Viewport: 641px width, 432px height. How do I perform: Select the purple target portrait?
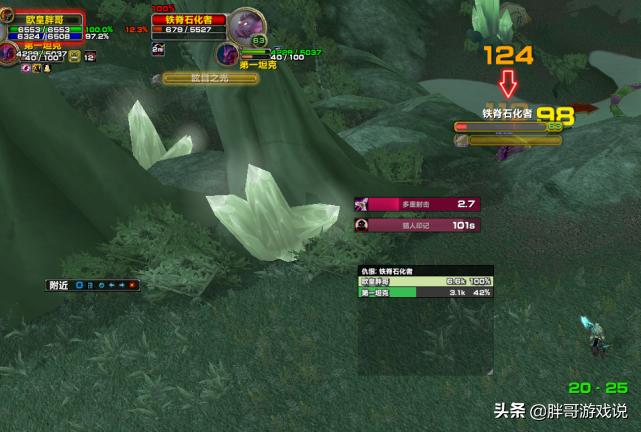tap(244, 25)
